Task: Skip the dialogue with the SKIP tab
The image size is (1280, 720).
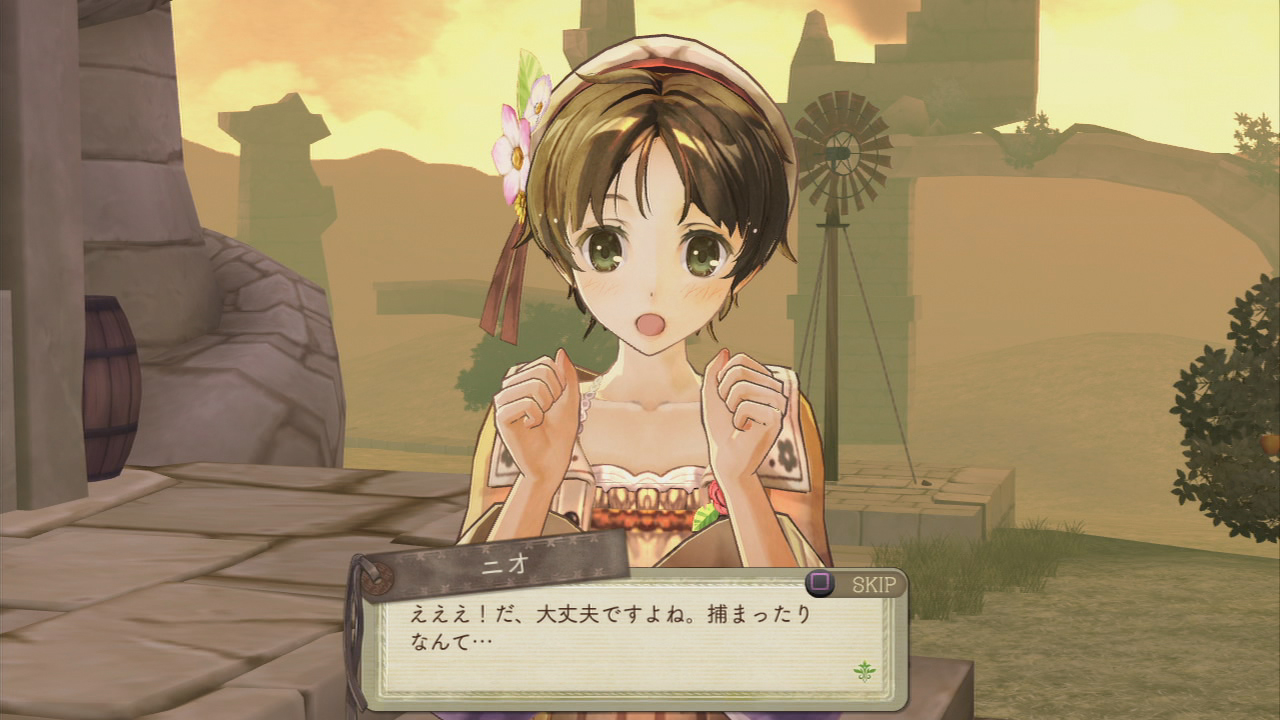Action: tap(855, 584)
